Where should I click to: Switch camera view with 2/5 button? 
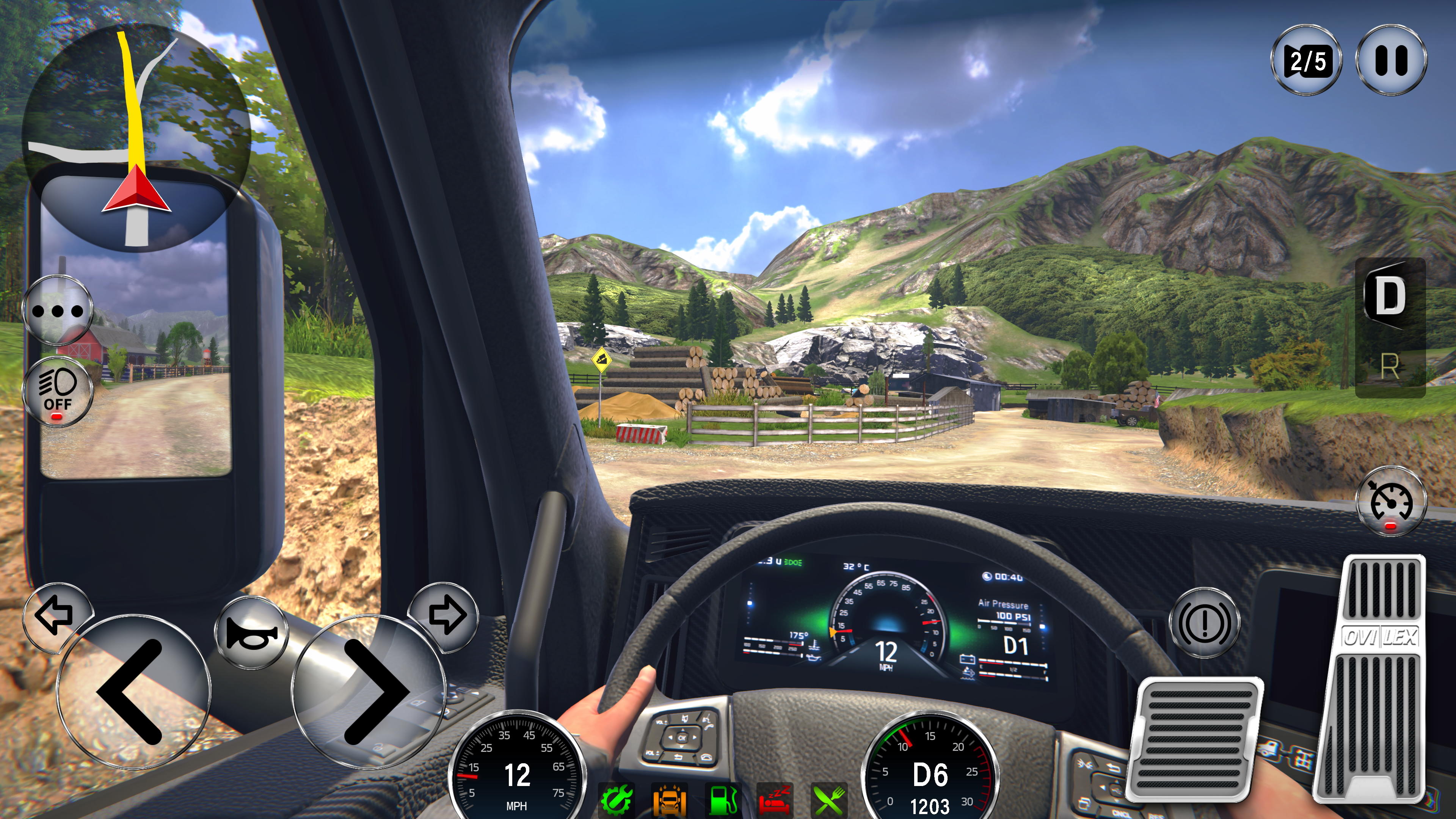[x=1306, y=60]
